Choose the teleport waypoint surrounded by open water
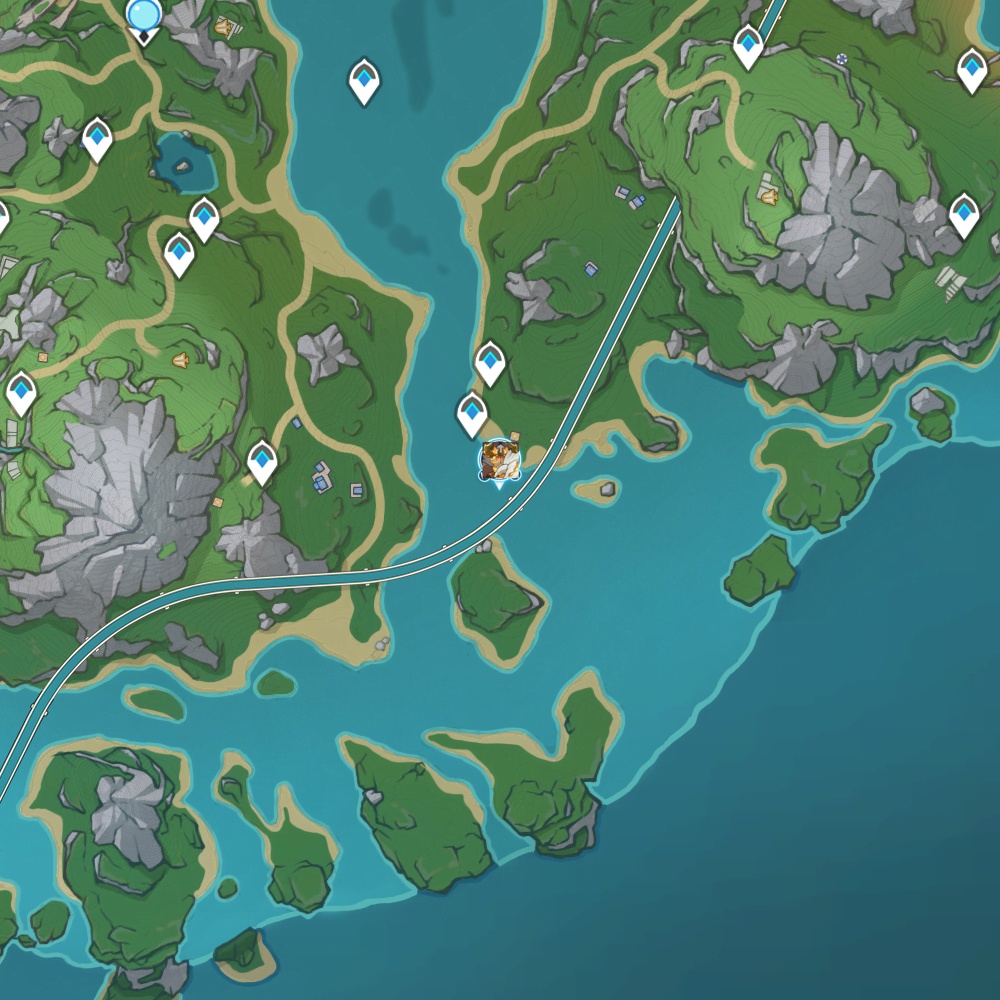Screen dimensions: 1000x1000 [364, 80]
